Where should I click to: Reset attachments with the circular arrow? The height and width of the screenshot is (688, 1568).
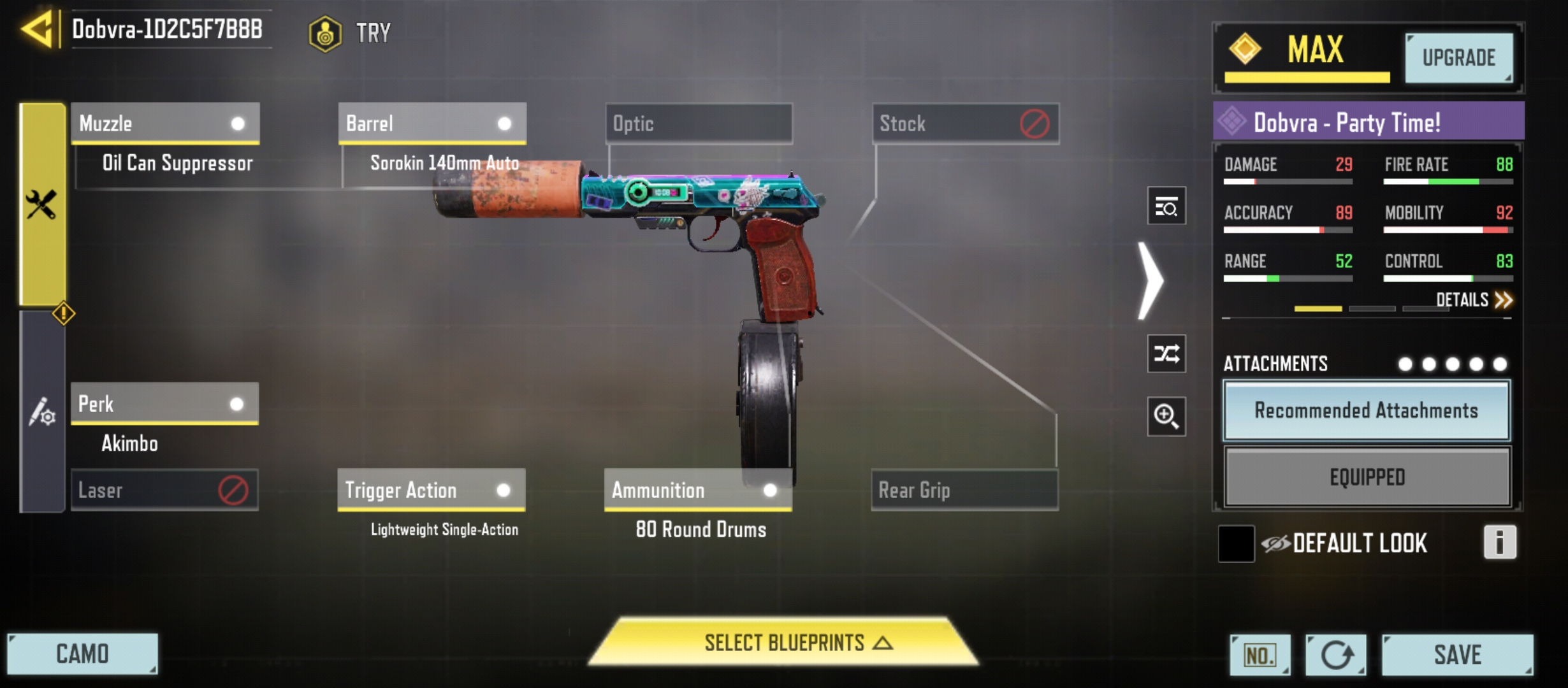[x=1335, y=655]
